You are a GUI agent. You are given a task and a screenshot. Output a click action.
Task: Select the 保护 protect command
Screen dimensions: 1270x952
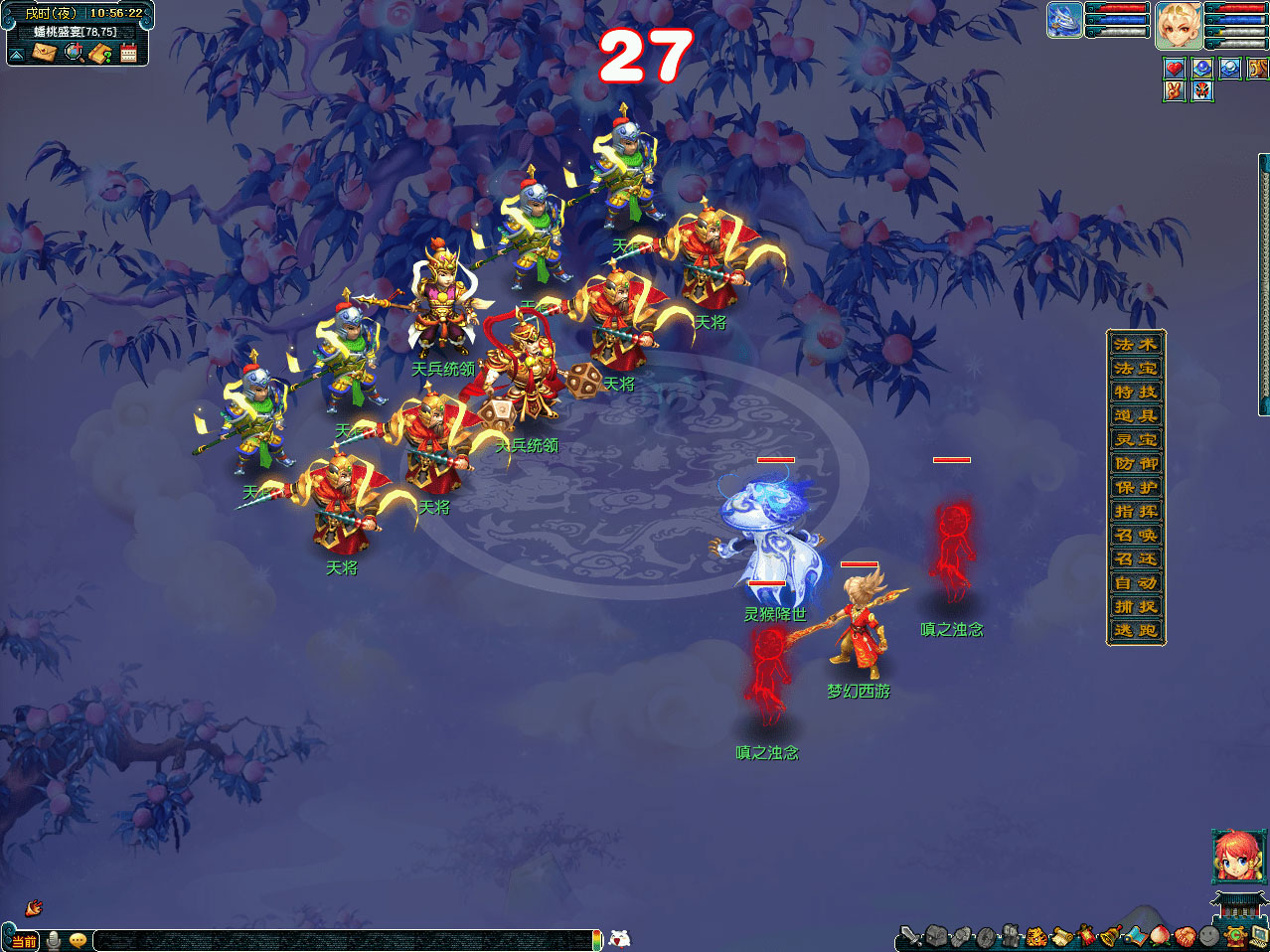pyautogui.click(x=1136, y=487)
